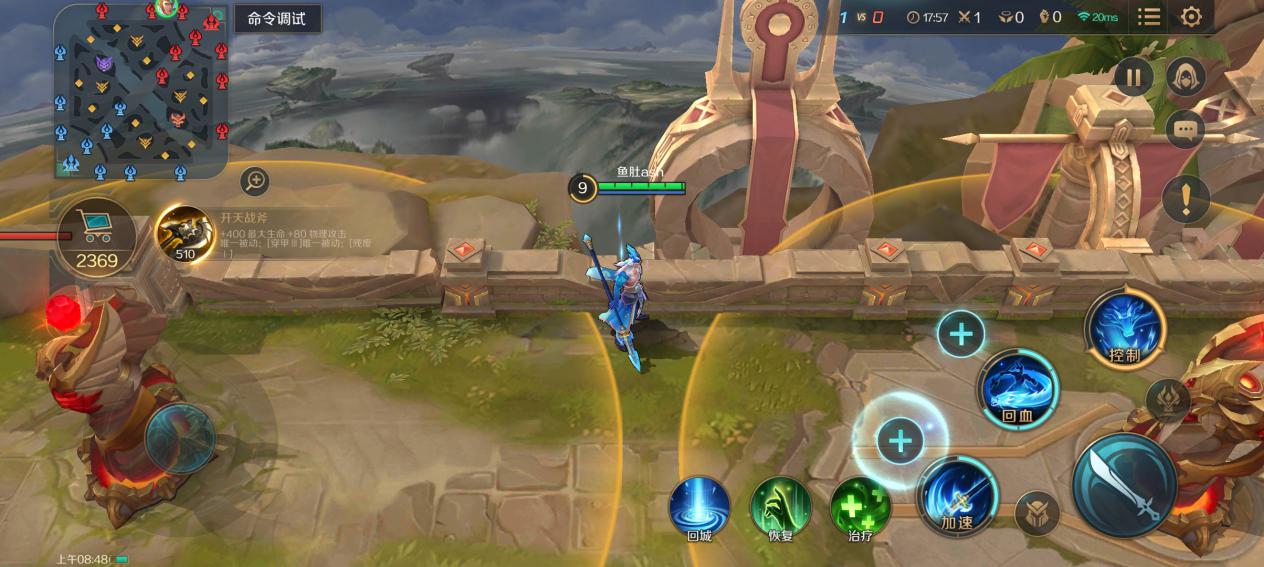The height and width of the screenshot is (567, 1264).
Task: Use the 恢复 restore ability
Action: point(780,506)
